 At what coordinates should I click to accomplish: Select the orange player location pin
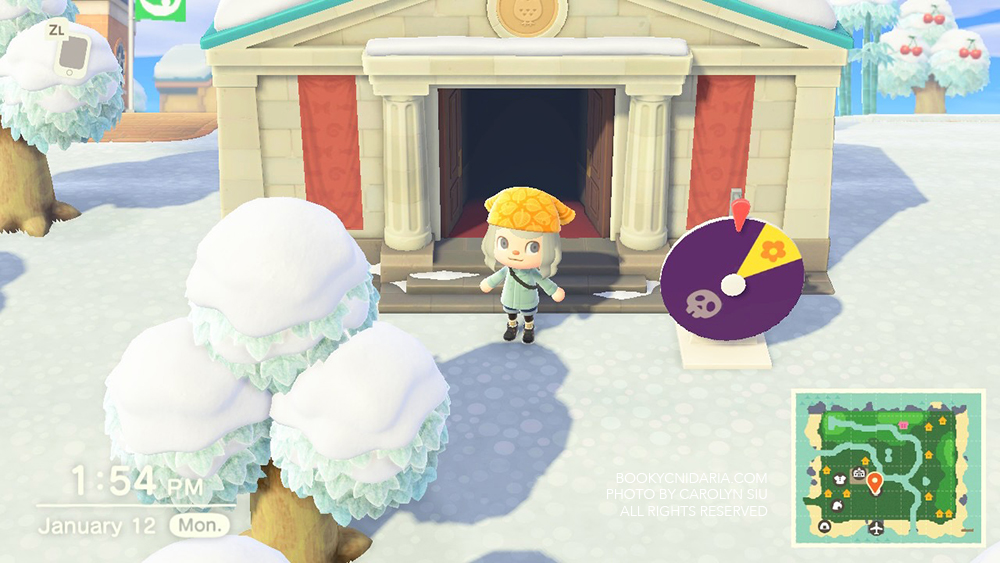875,482
